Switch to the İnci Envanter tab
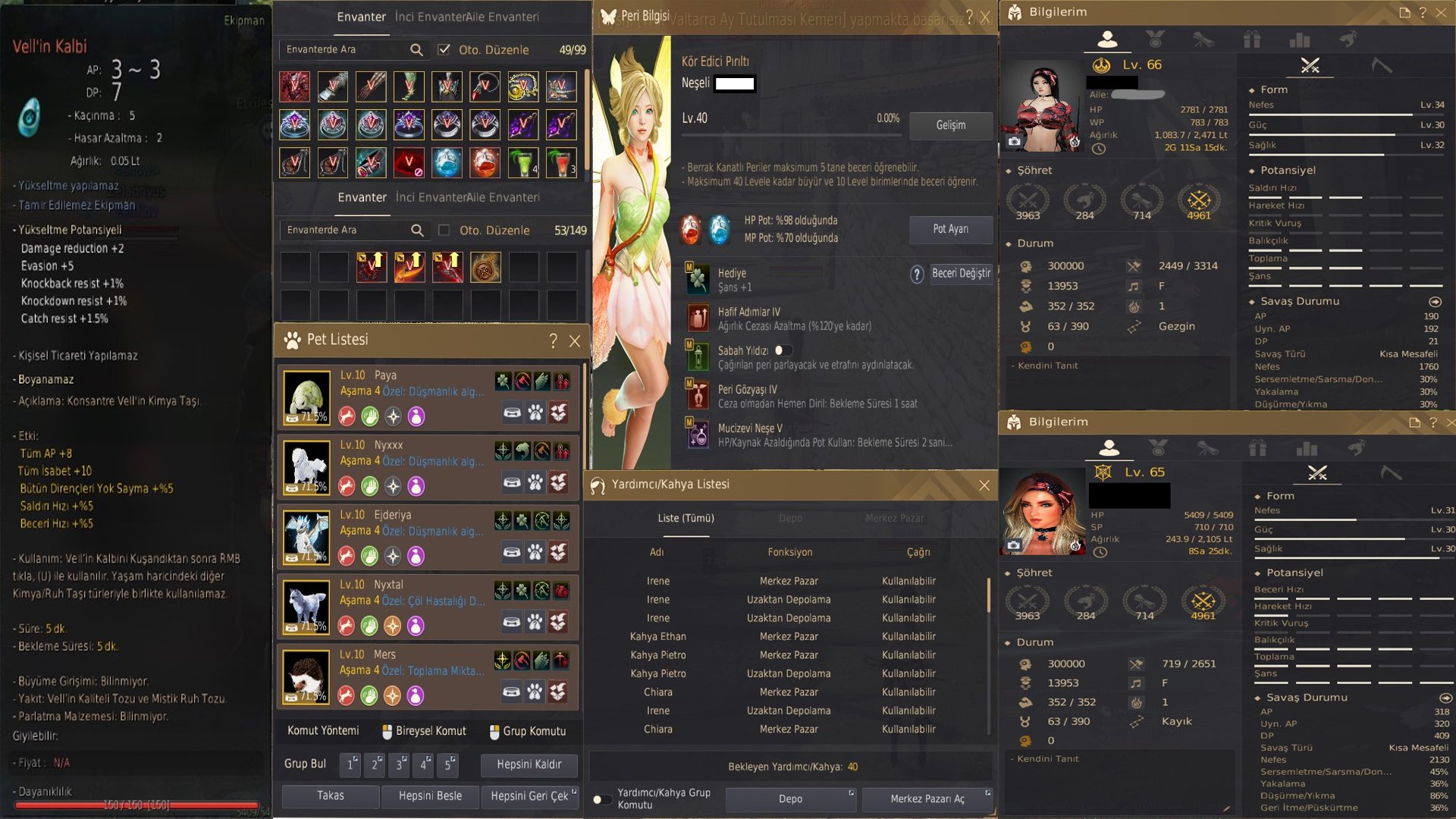 pyautogui.click(x=430, y=16)
